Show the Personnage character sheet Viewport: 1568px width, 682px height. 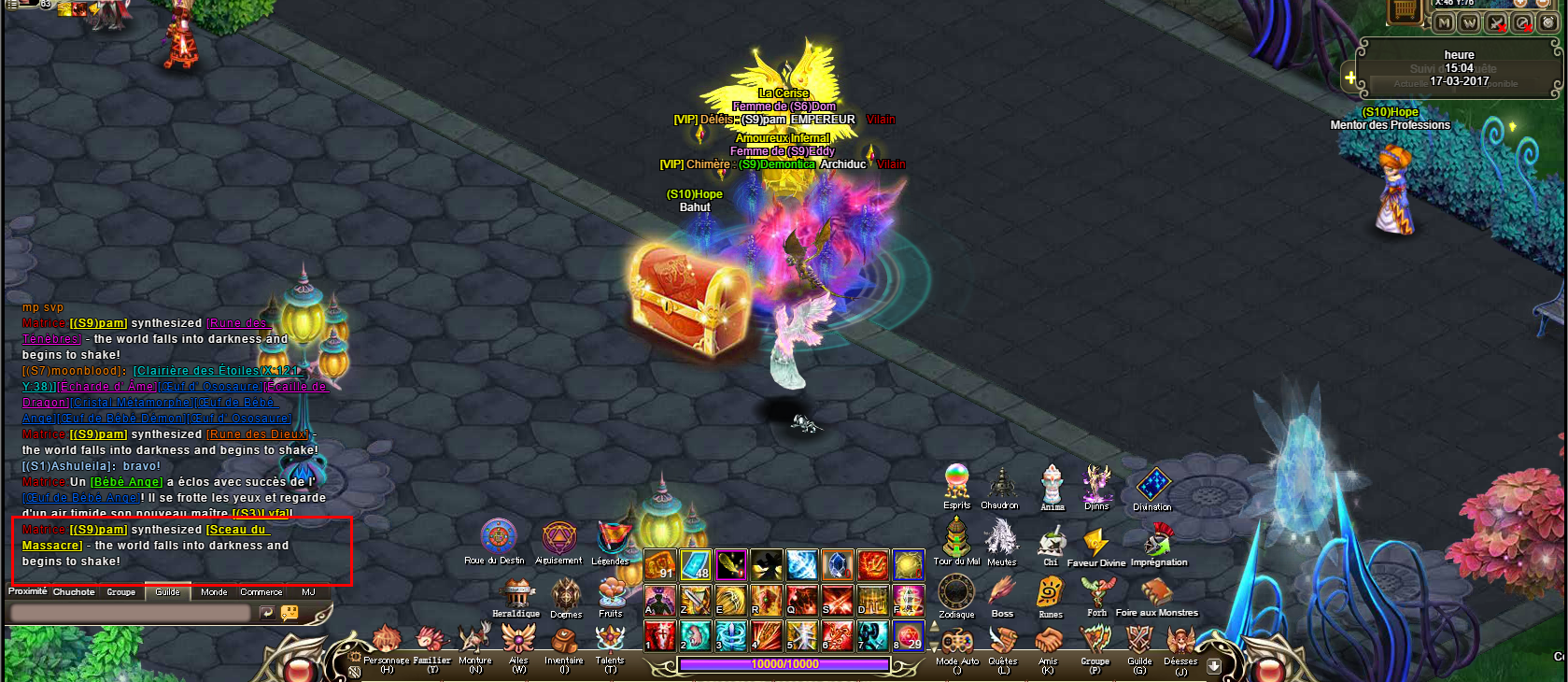click(386, 643)
